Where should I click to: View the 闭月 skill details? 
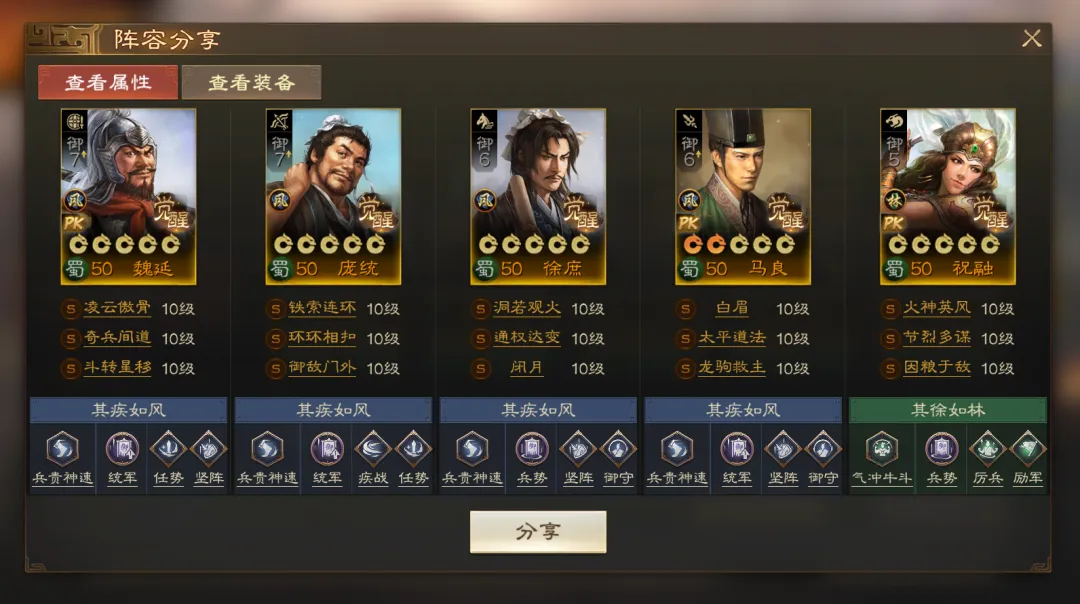point(527,368)
